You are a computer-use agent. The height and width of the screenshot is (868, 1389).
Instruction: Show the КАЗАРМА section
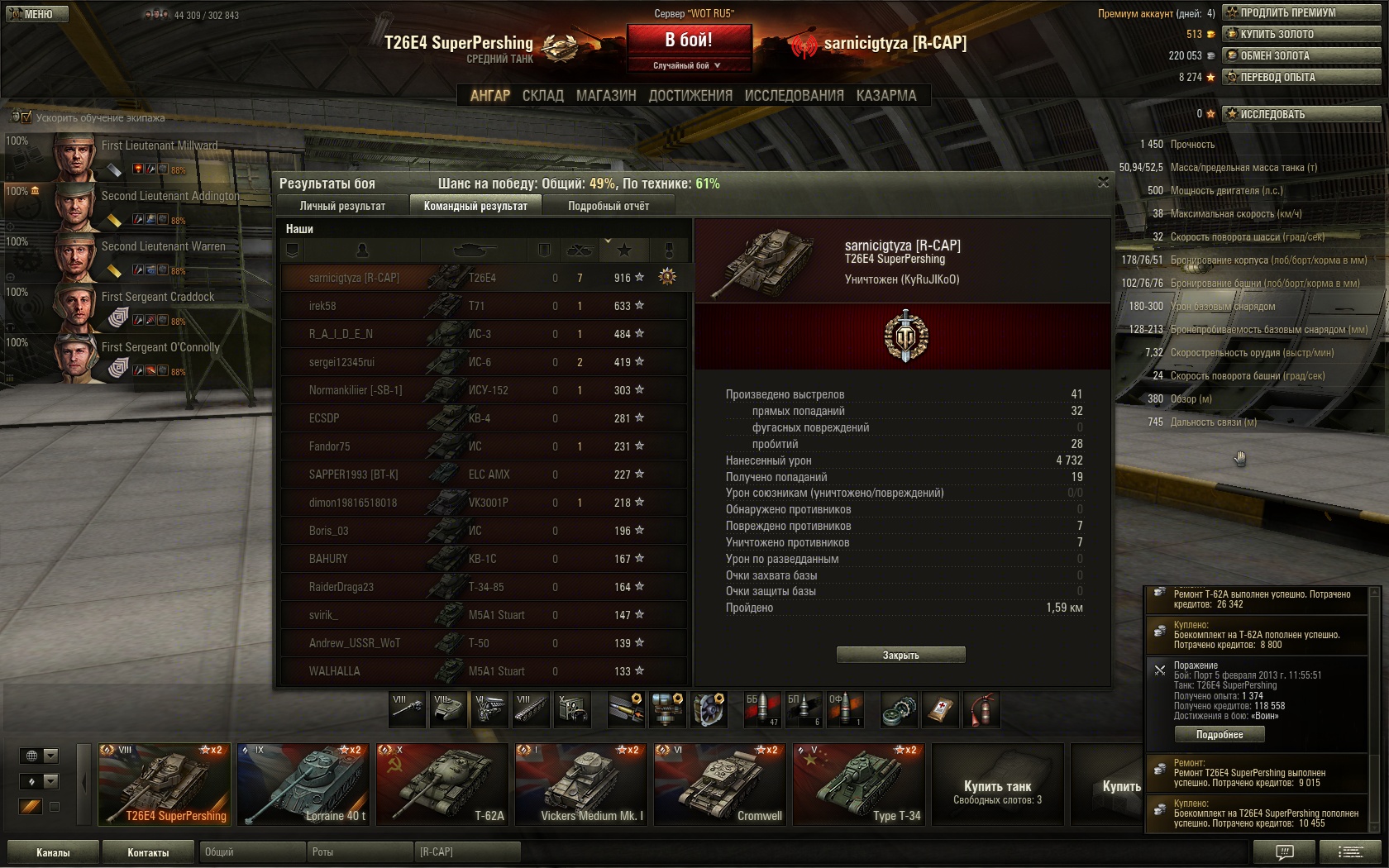[886, 96]
